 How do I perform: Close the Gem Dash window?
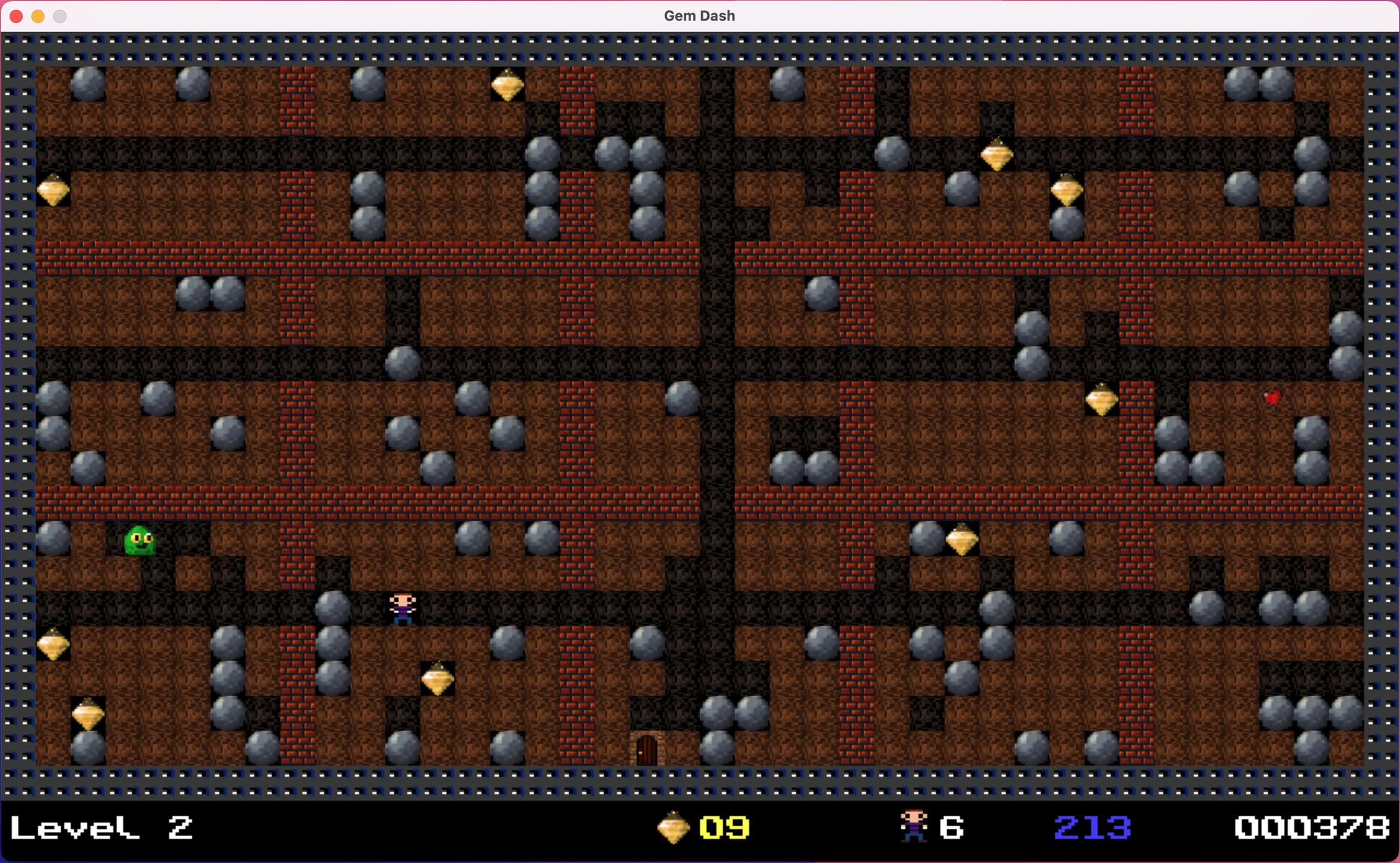[x=16, y=16]
